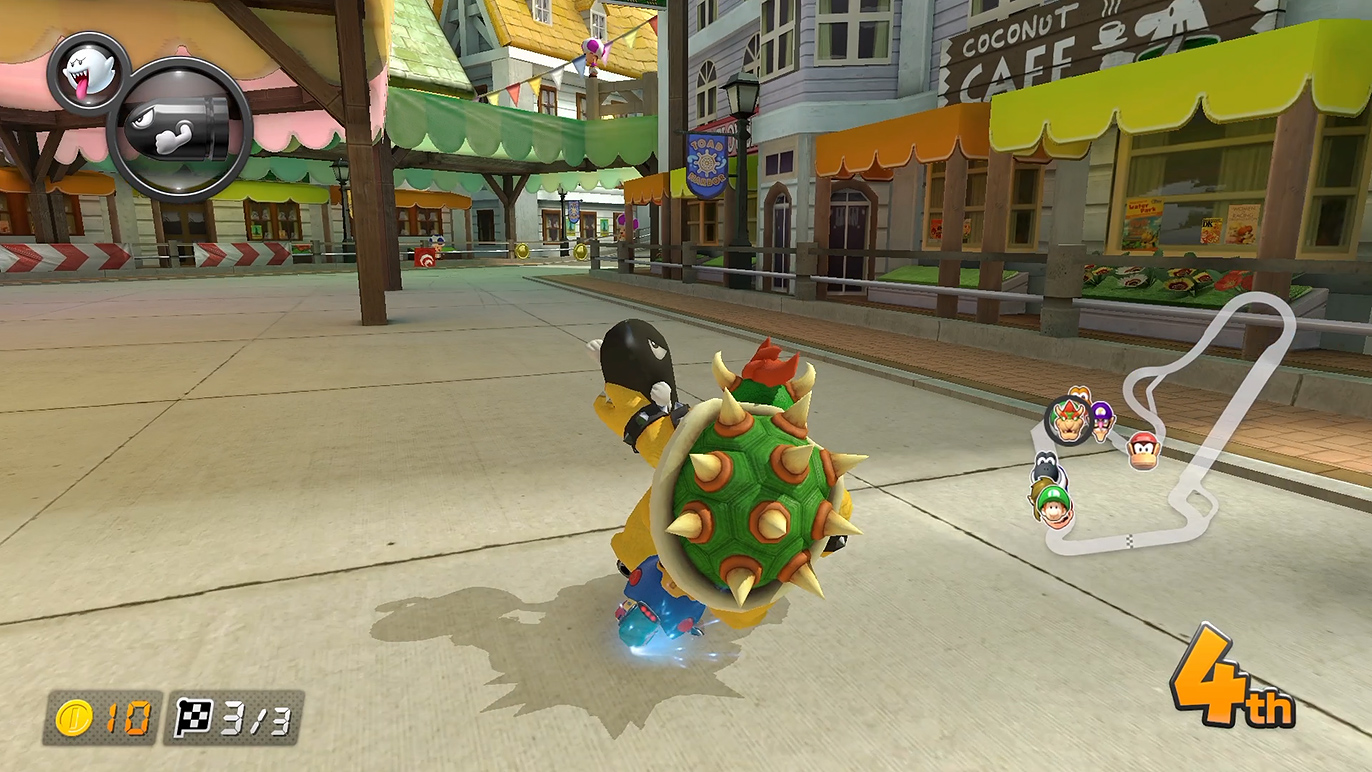Image resolution: width=1372 pixels, height=772 pixels.
Task: Click the Boo reserve item slot
Action: 88,73
